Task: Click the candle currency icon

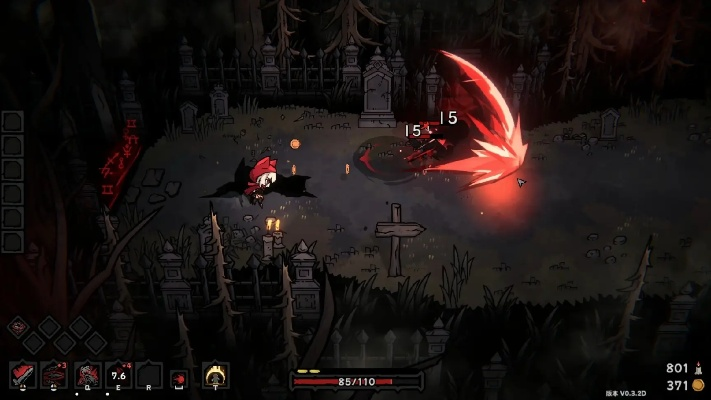Action: [699, 368]
